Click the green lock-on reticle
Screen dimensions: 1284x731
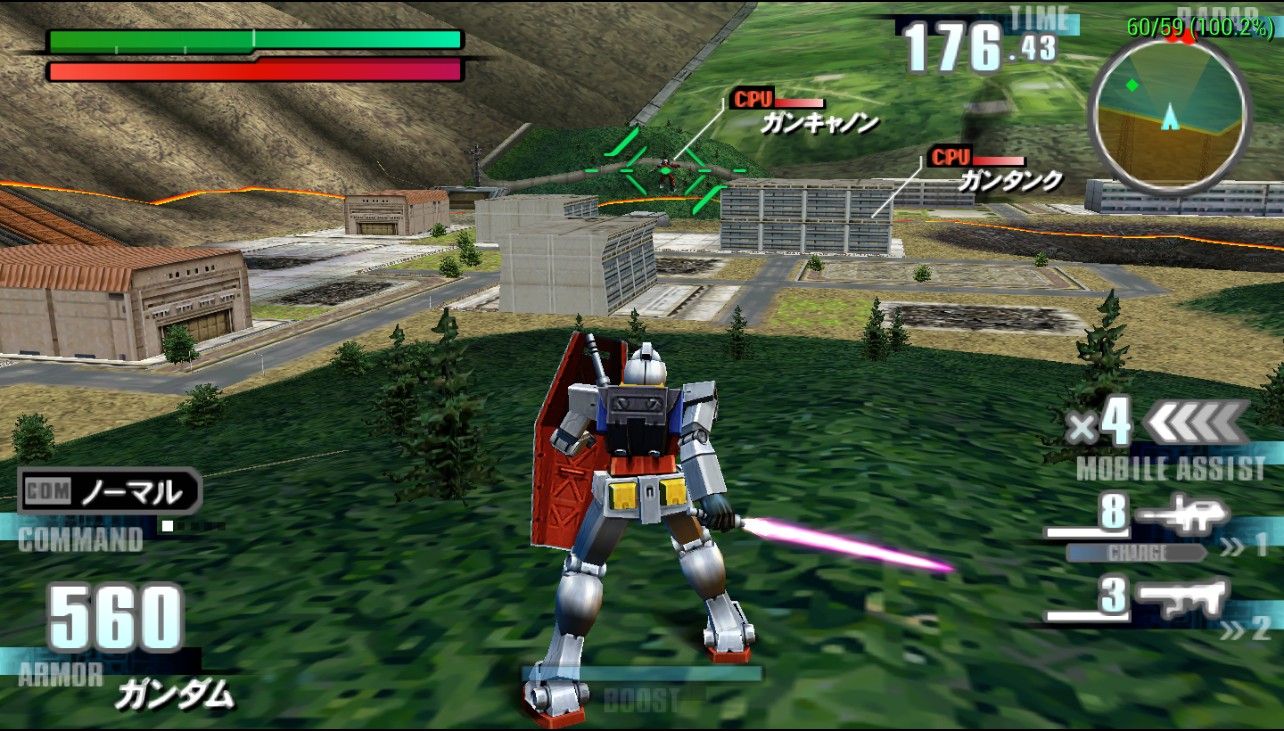pyautogui.click(x=666, y=172)
